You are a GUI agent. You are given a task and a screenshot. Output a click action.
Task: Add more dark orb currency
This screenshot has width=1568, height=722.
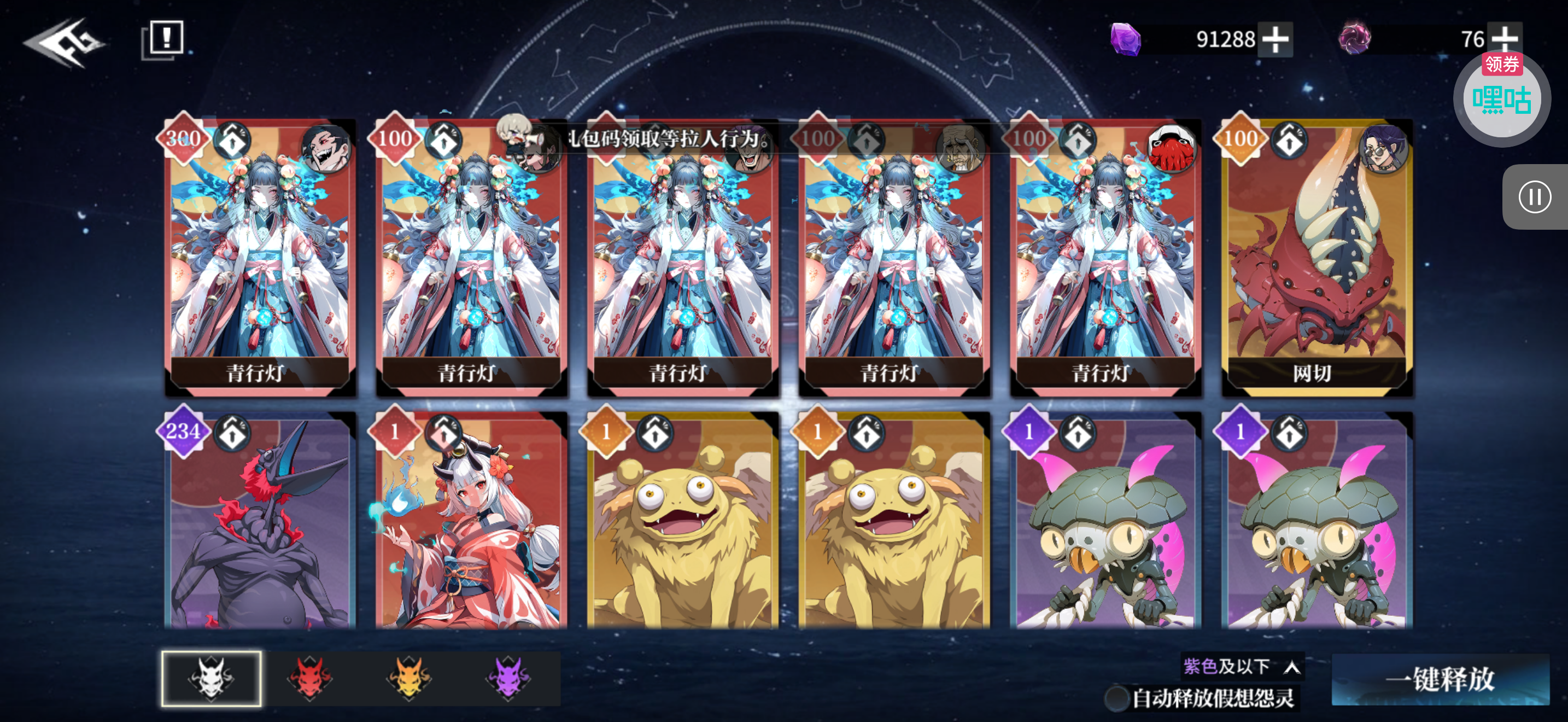tap(1504, 38)
